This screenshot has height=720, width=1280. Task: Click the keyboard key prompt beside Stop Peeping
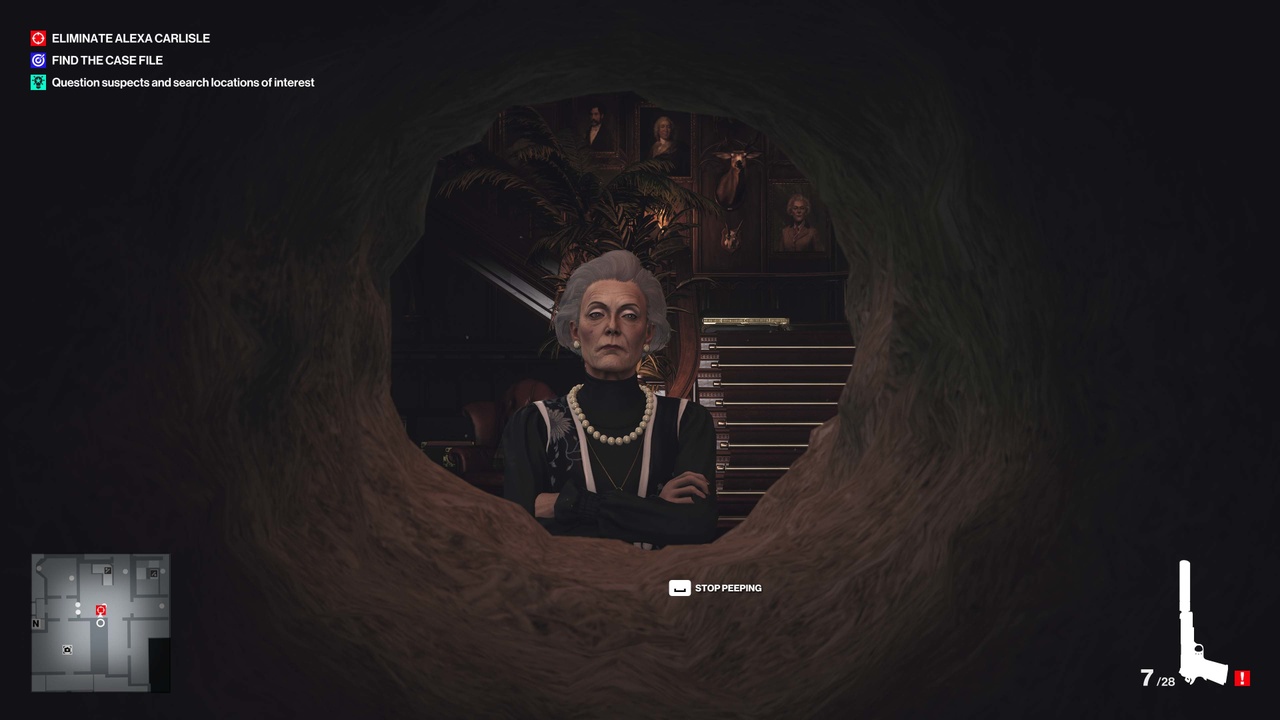679,588
